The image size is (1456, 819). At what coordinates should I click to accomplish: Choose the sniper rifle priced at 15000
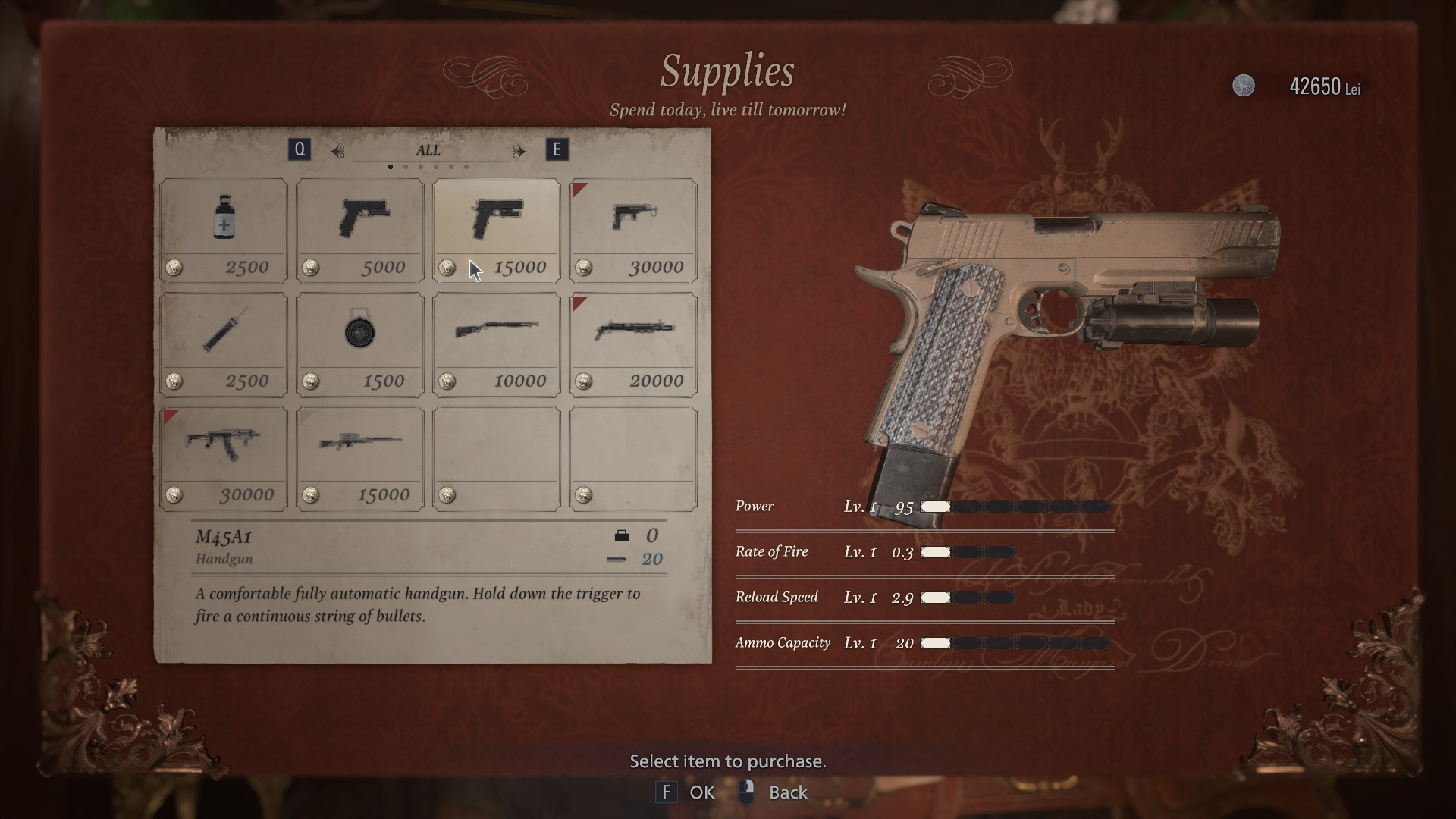click(x=360, y=457)
